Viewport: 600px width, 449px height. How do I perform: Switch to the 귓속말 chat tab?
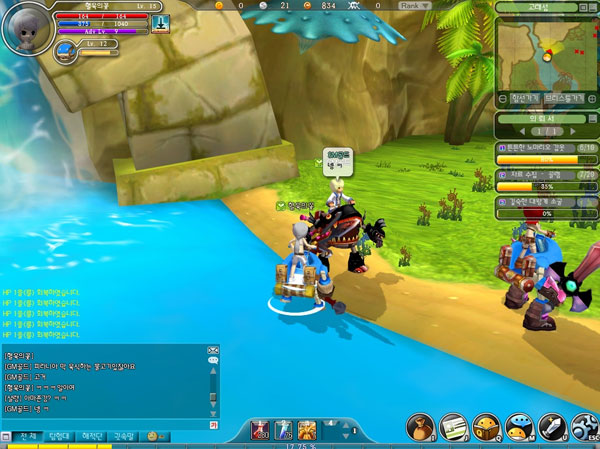coord(126,437)
